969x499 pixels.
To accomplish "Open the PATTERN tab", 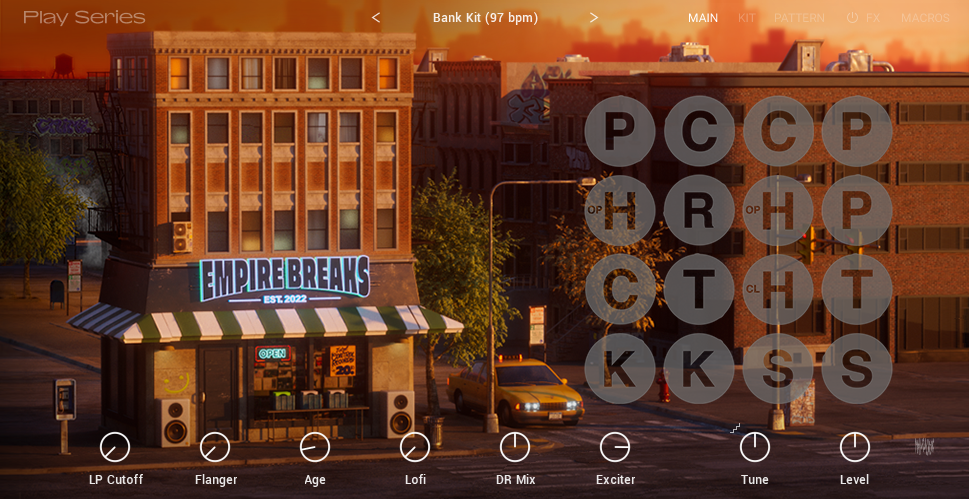I will click(x=799, y=18).
